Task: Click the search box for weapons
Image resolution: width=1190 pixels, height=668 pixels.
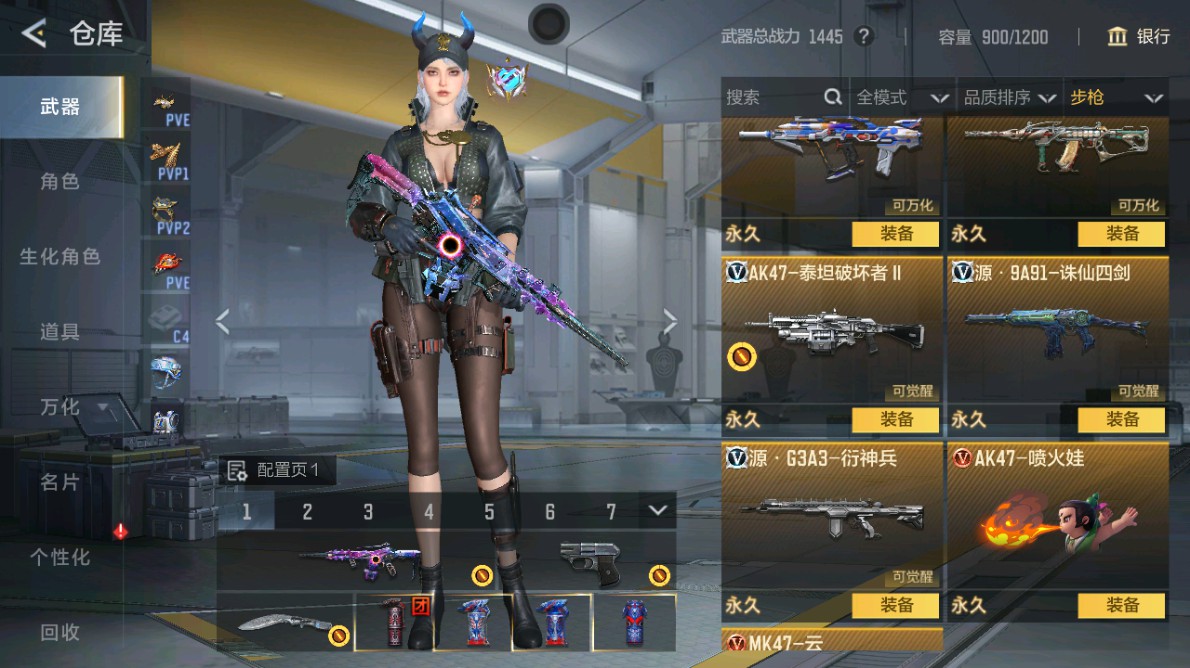Action: click(772, 97)
